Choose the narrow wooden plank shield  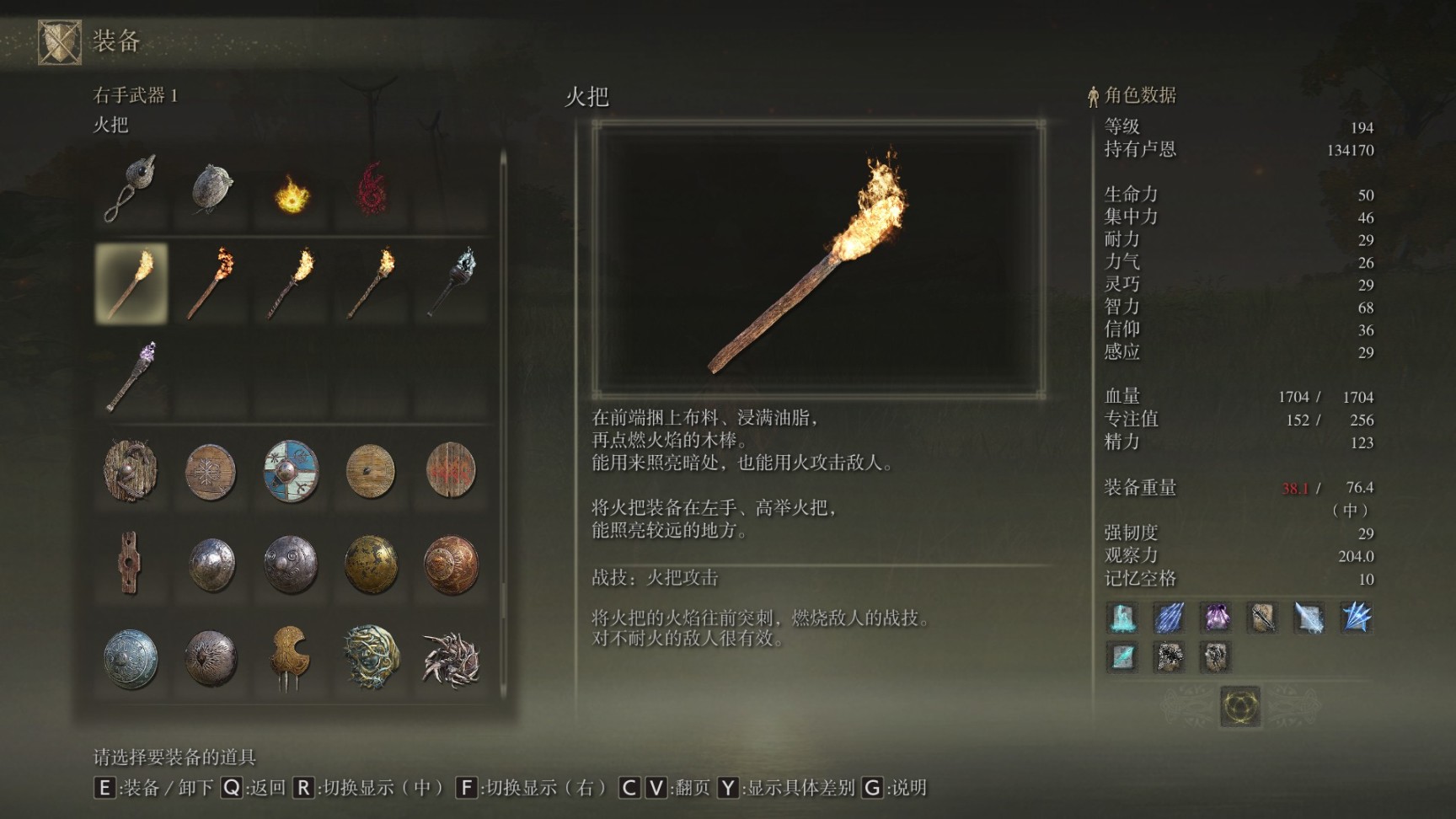click(129, 562)
